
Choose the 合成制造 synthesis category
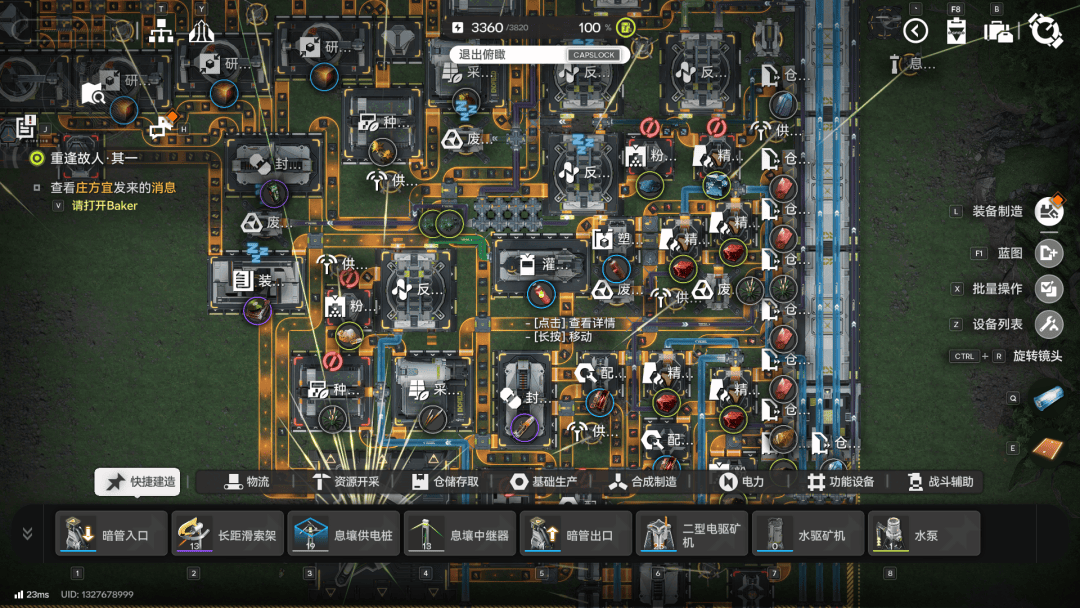coord(643,482)
